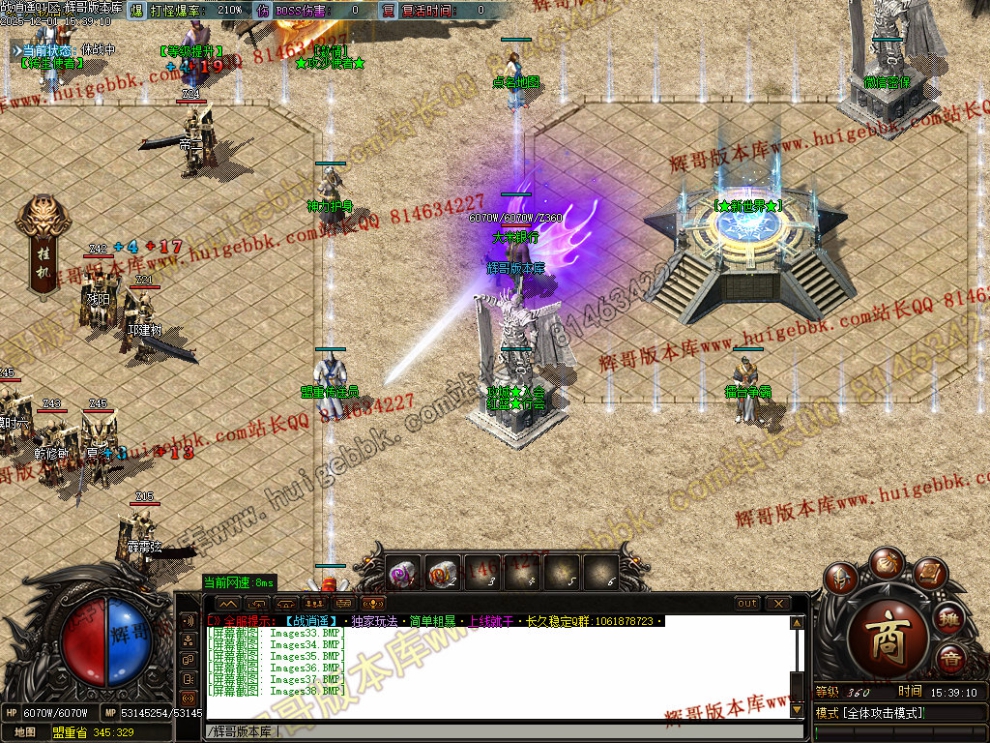
Task: Click the chat panel's 'out' button
Action: pyautogui.click(x=747, y=604)
